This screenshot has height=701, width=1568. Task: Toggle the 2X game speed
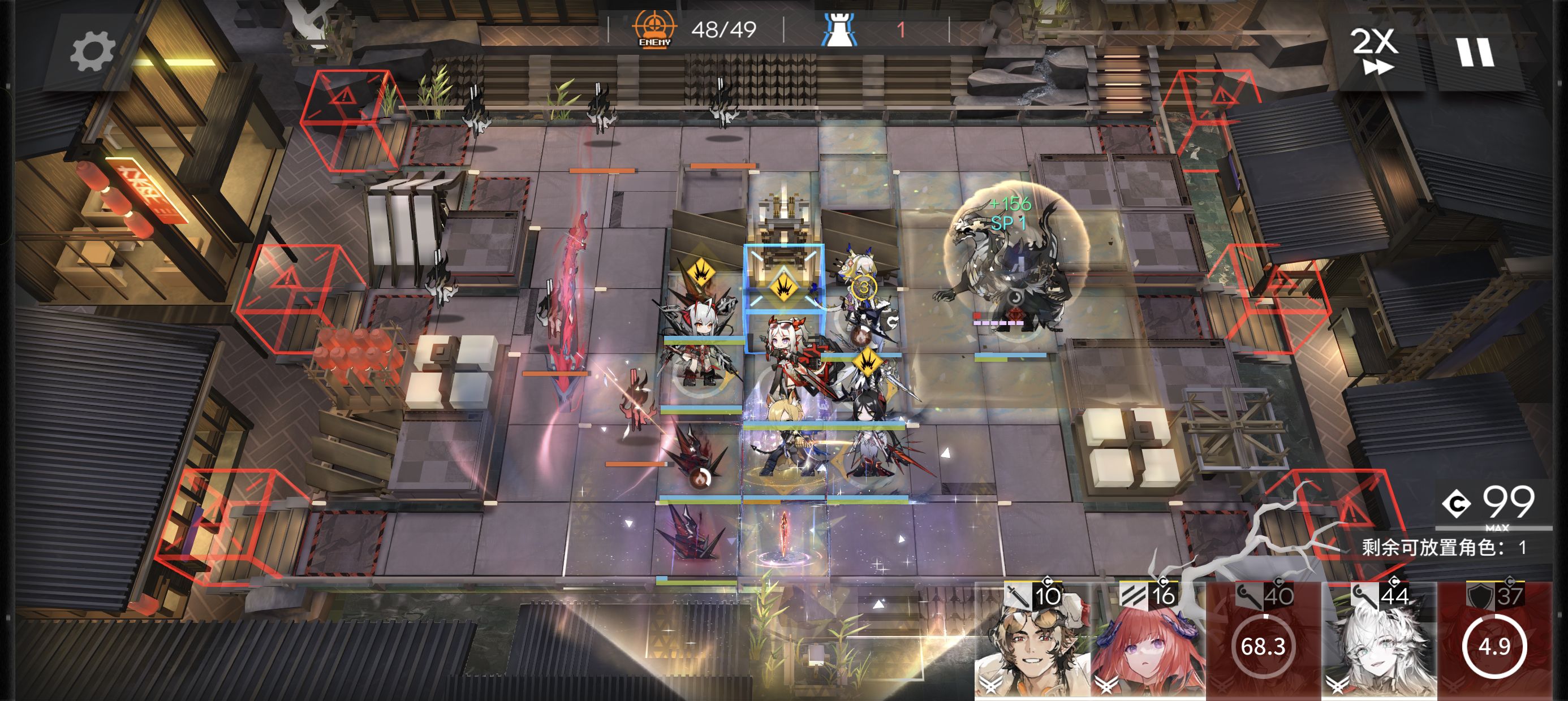click(x=1375, y=51)
